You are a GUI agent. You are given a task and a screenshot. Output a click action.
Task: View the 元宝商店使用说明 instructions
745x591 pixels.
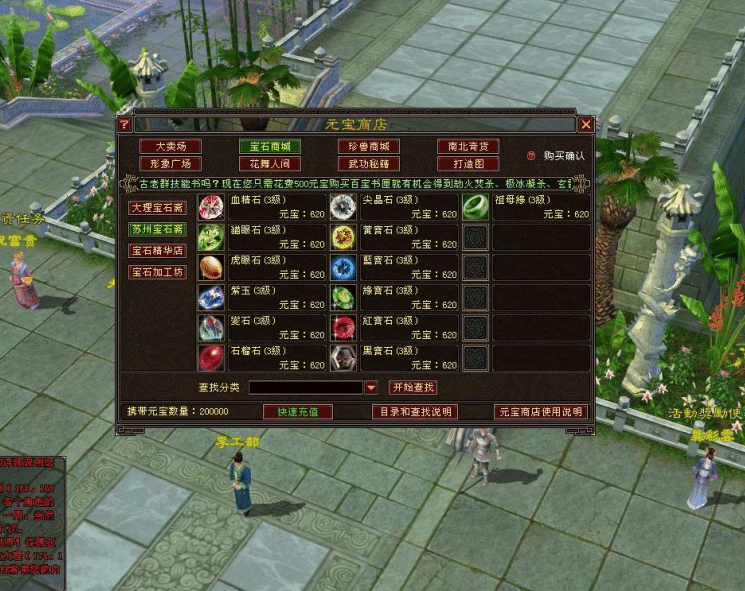tap(540, 411)
